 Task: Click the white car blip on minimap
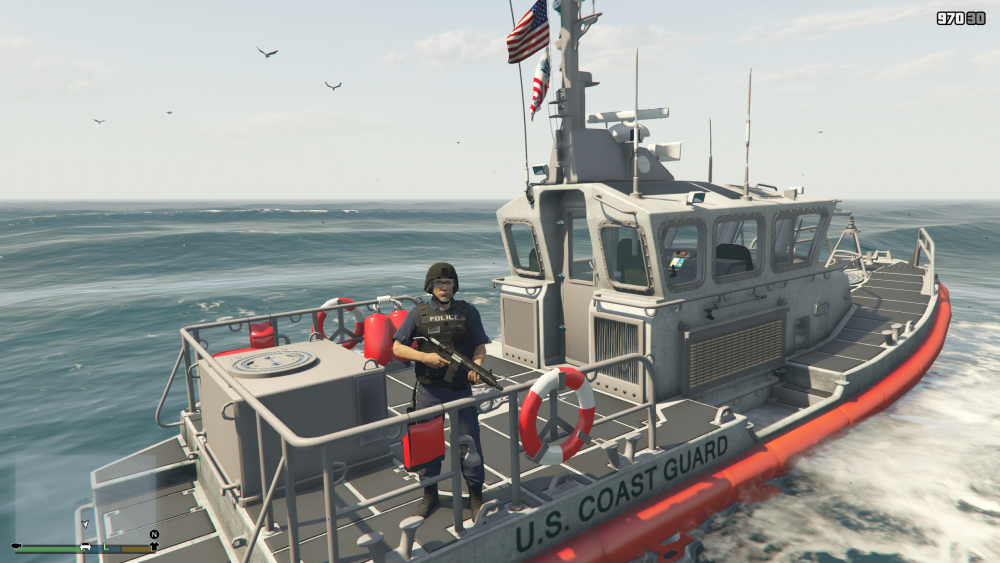[x=87, y=547]
